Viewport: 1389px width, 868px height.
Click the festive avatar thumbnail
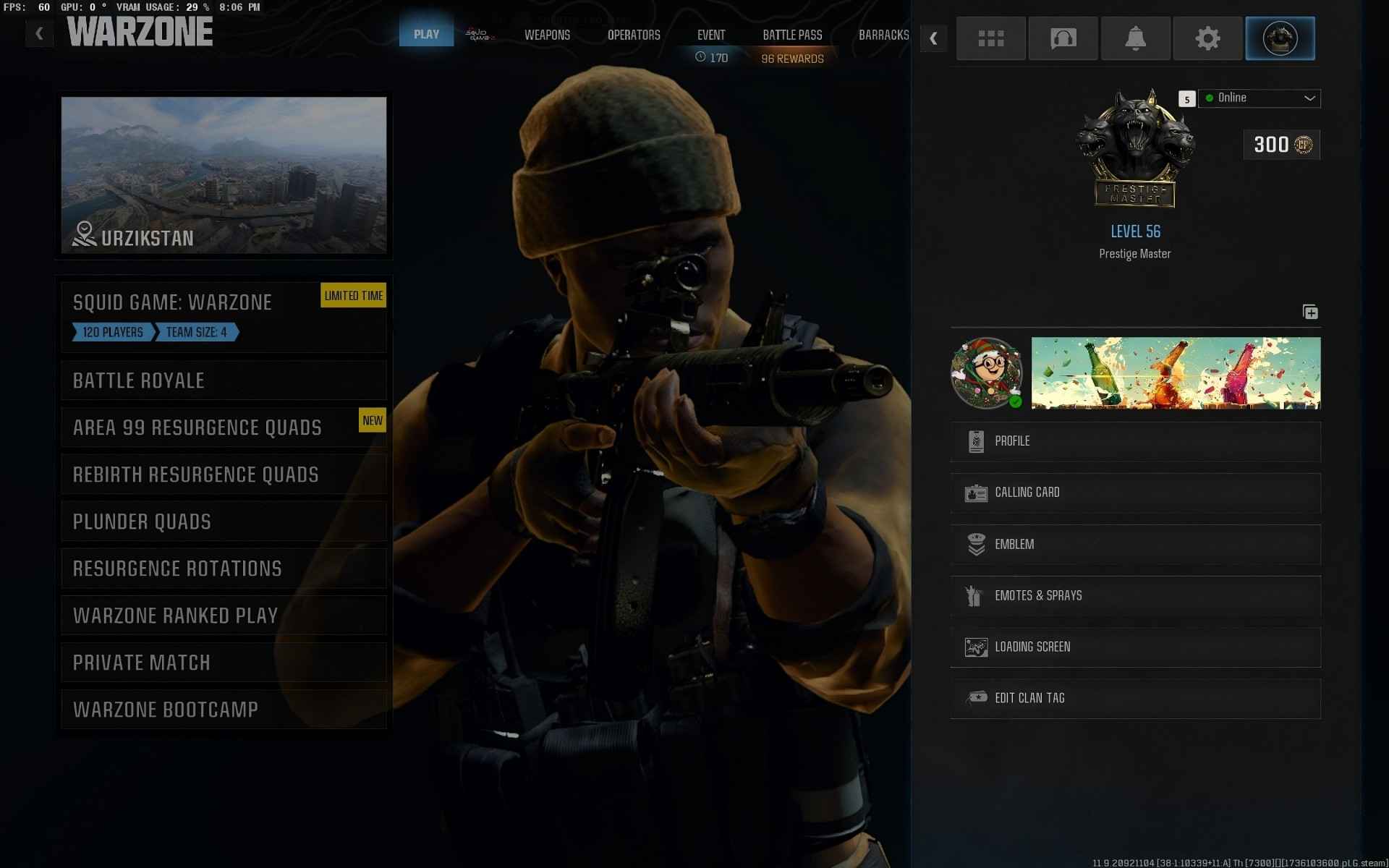click(987, 373)
